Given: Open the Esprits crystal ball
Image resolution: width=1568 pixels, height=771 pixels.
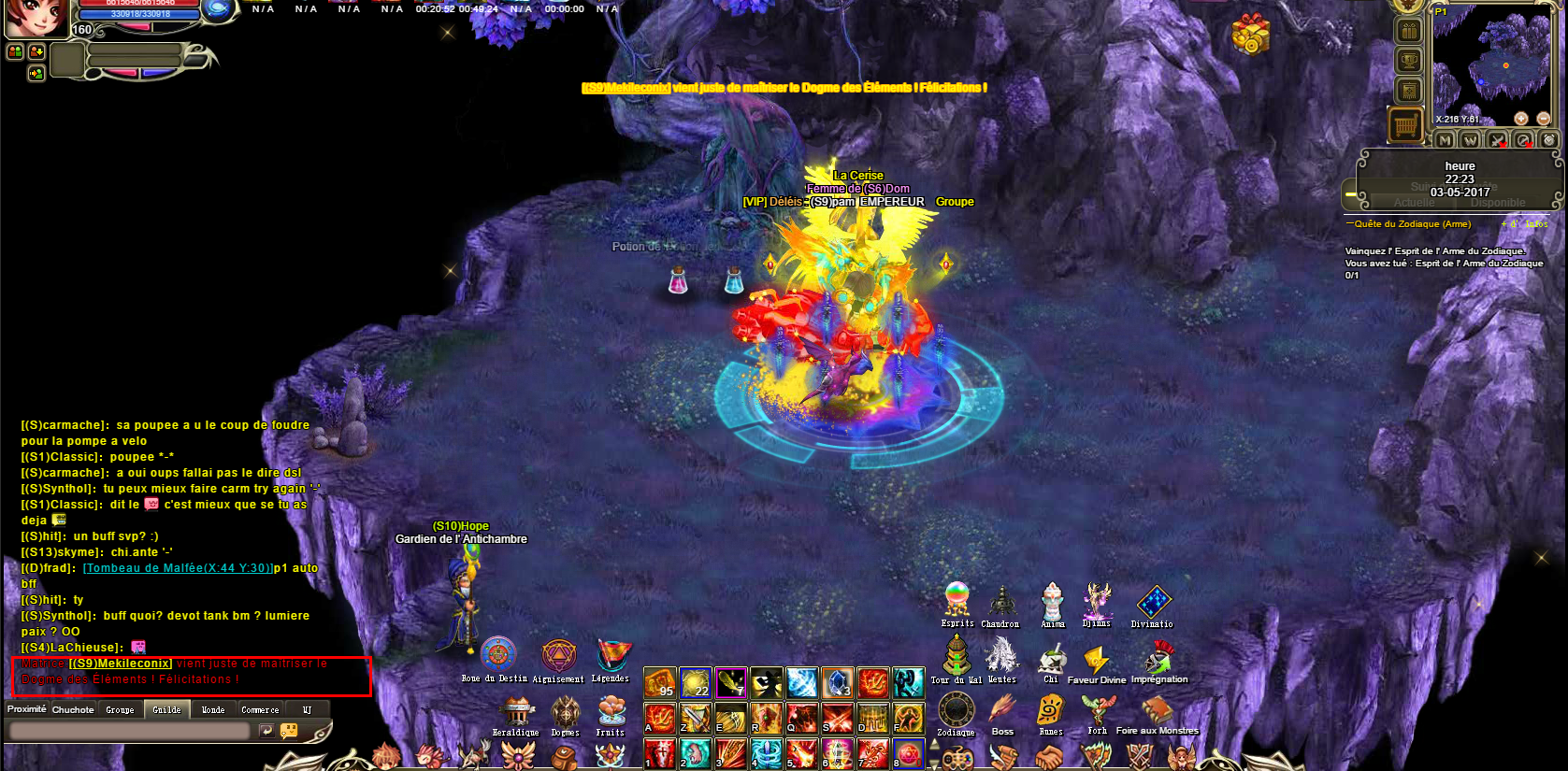Looking at the screenshot, I should [x=957, y=599].
